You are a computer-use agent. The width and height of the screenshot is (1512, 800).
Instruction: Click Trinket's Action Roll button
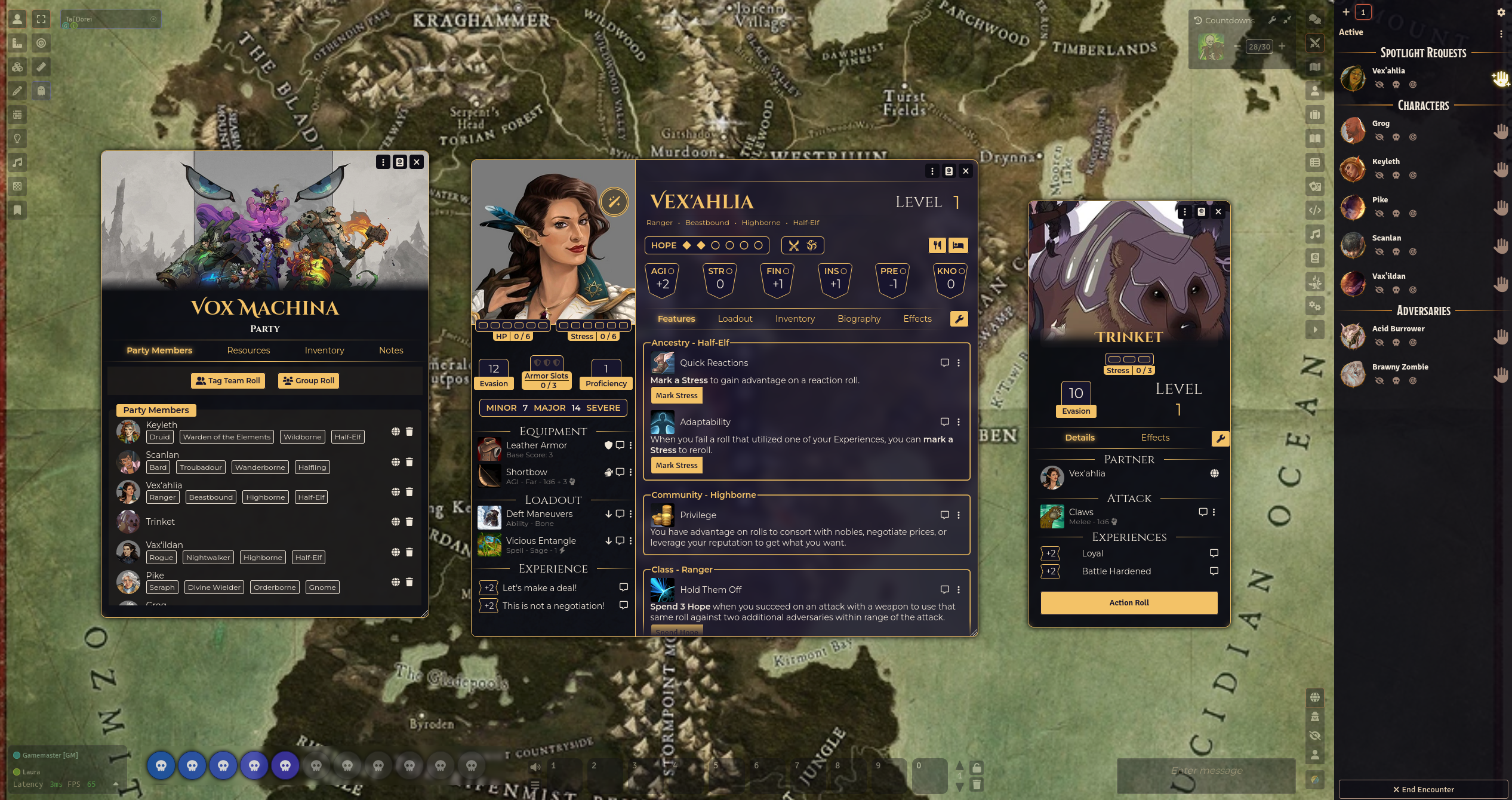click(1129, 602)
